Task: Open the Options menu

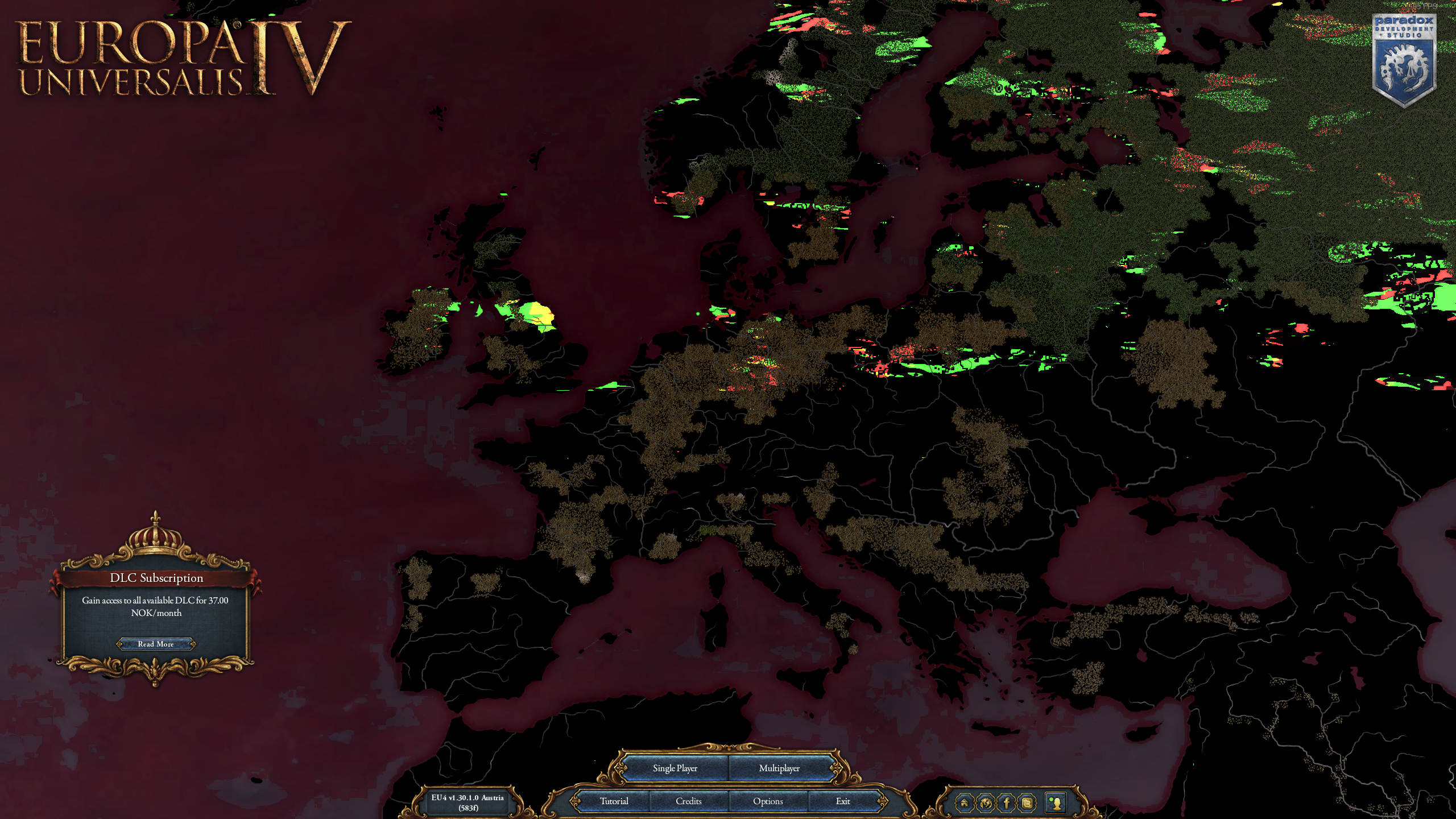Action: click(767, 801)
